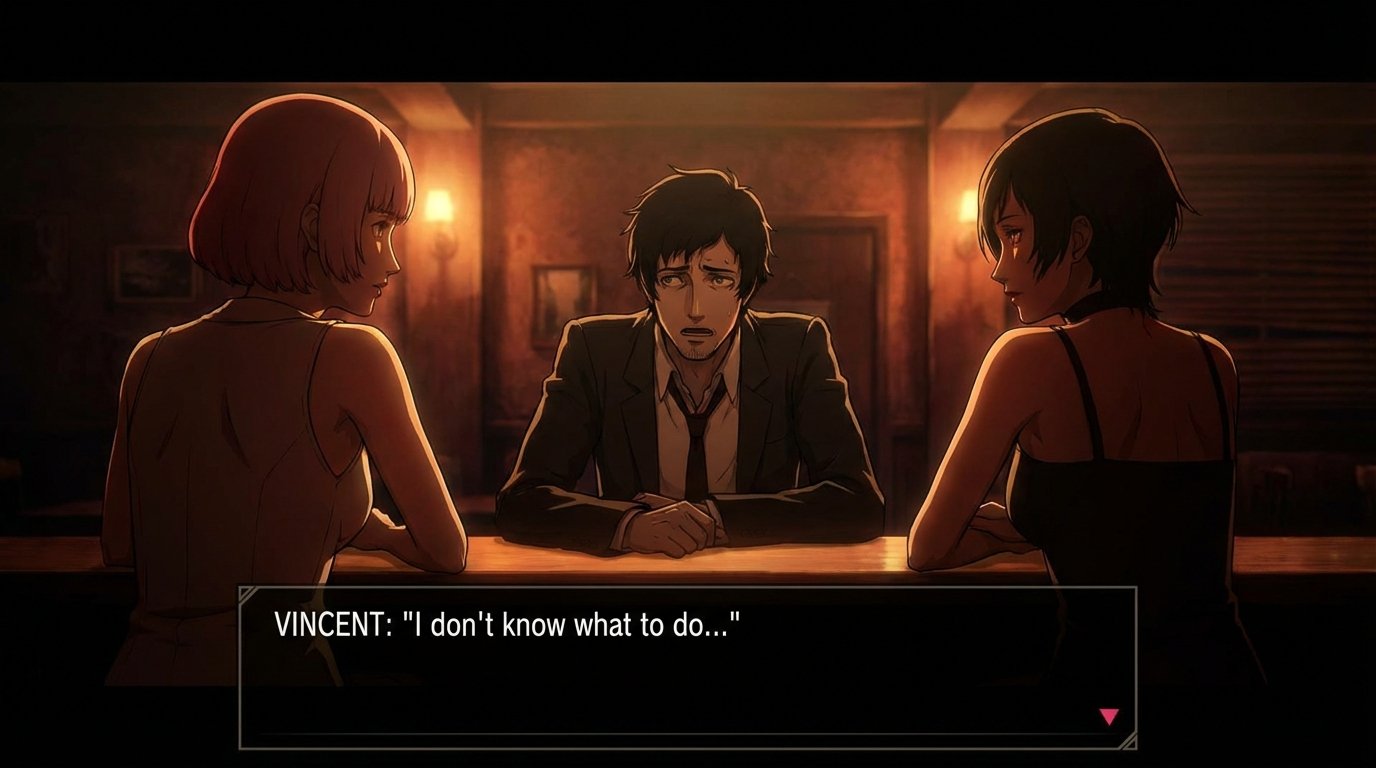Click the dialogue box to continue the scene
Viewport: 1376px width, 768px height.
(x=690, y=665)
